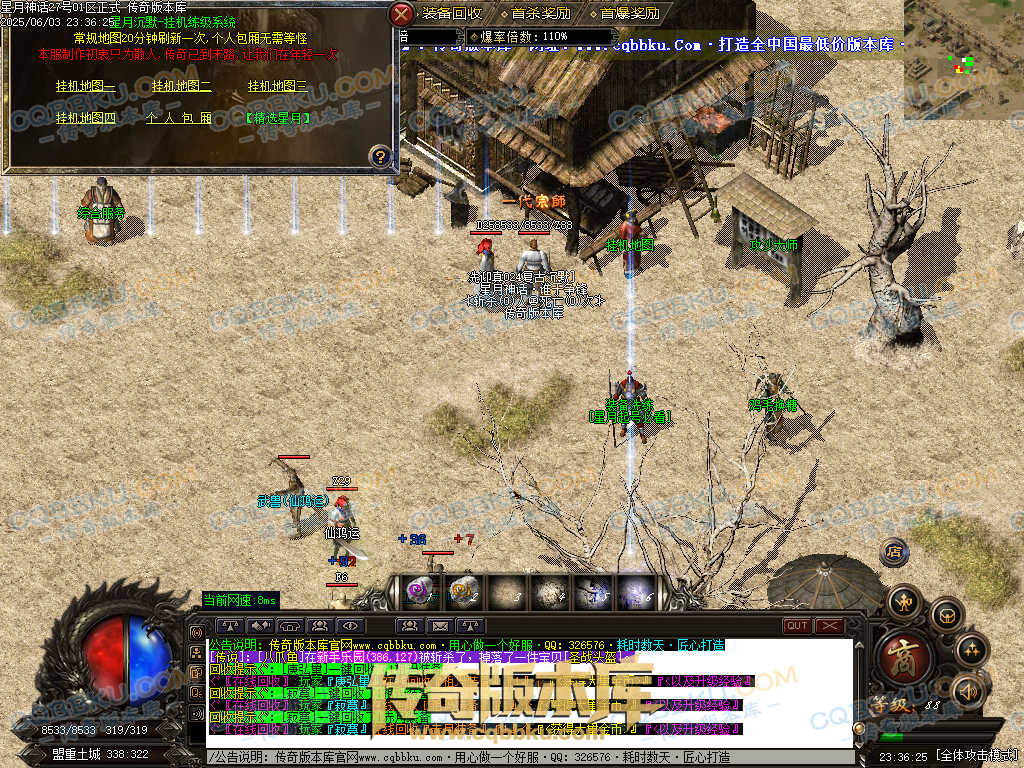Click the question mark help button
Screen dimensions: 1024x768
[379, 156]
